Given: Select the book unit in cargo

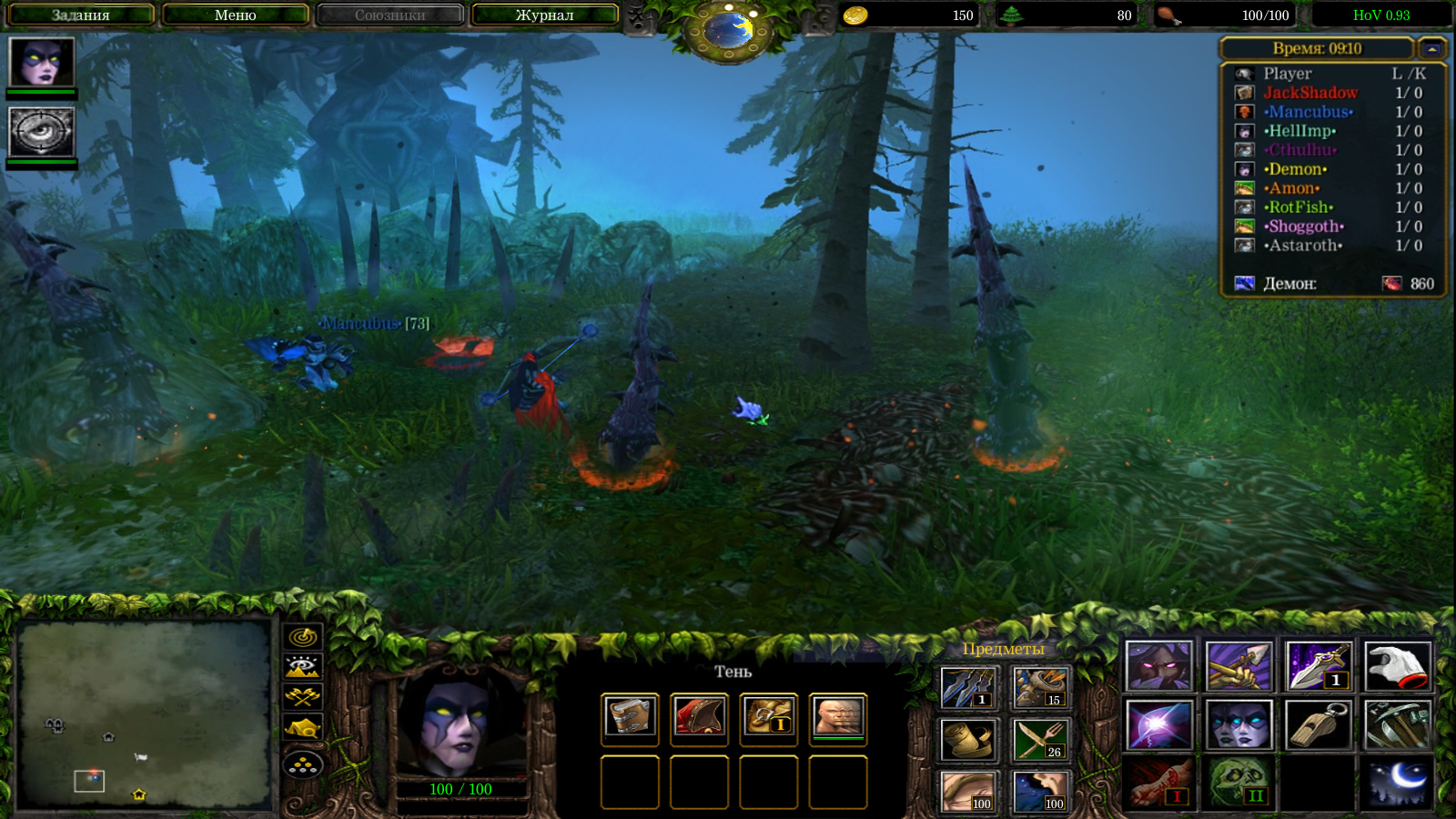Looking at the screenshot, I should pyautogui.click(x=630, y=717).
